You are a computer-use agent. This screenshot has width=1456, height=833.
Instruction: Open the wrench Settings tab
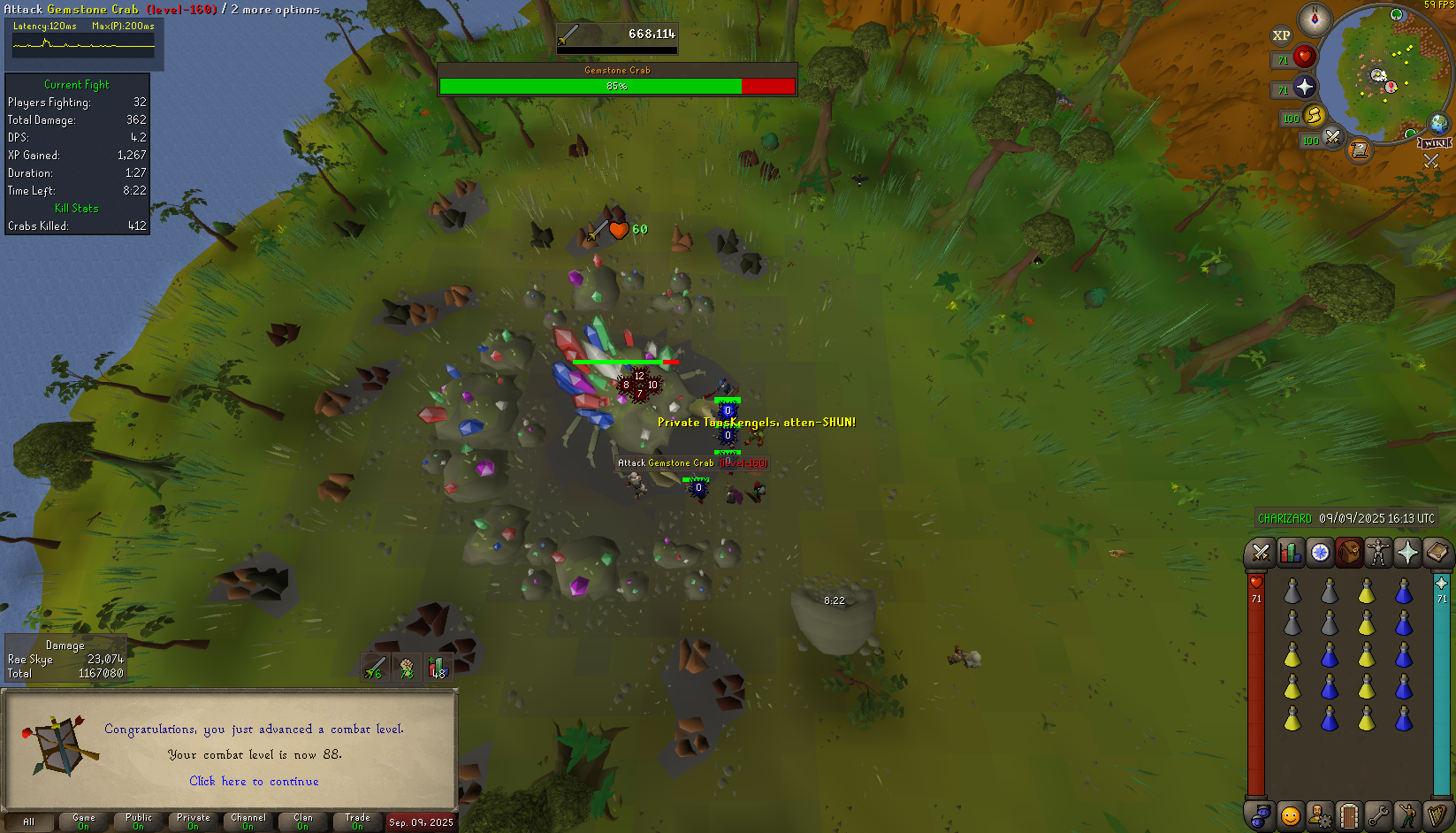tap(1378, 815)
